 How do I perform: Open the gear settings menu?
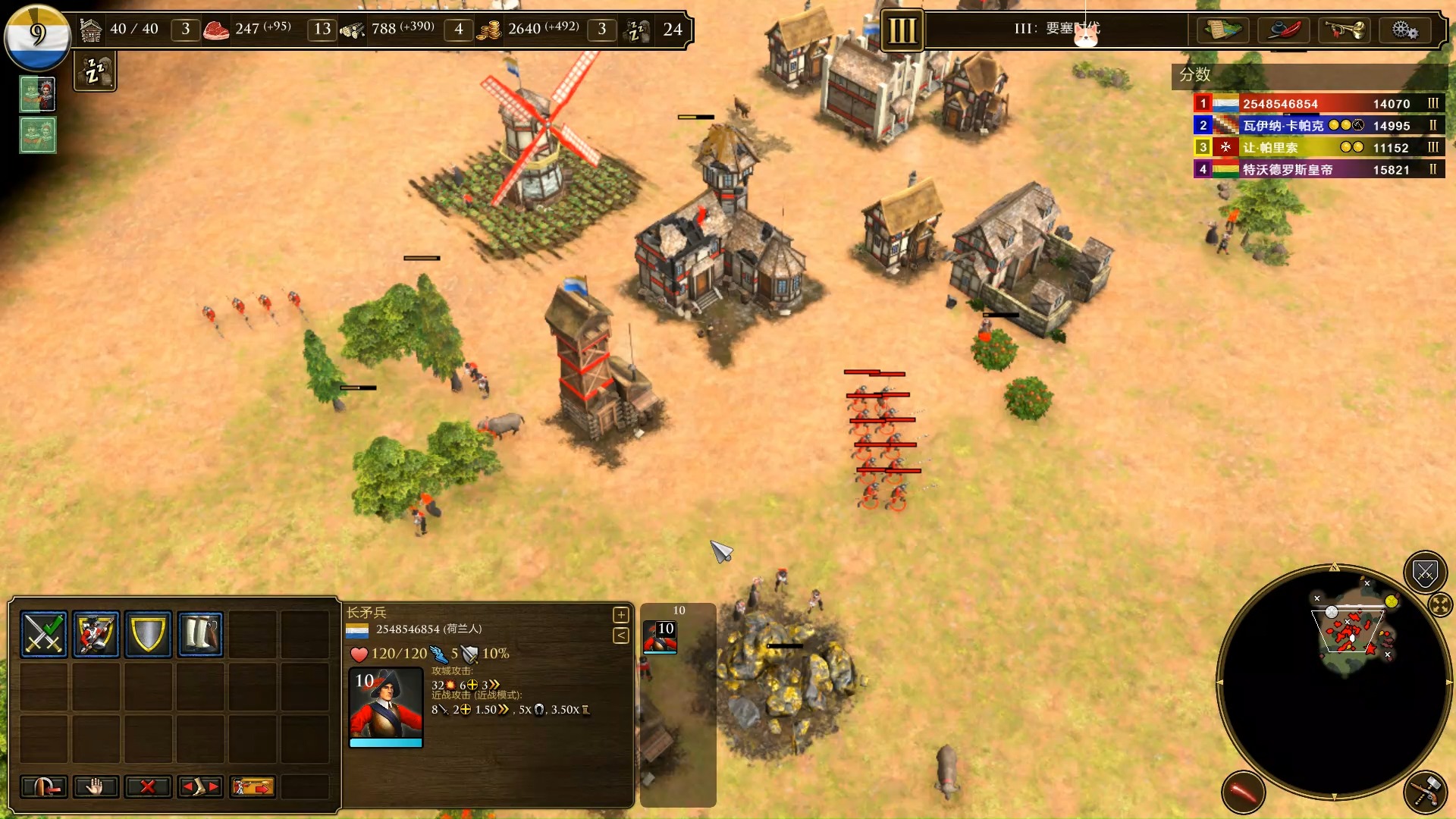1404,30
